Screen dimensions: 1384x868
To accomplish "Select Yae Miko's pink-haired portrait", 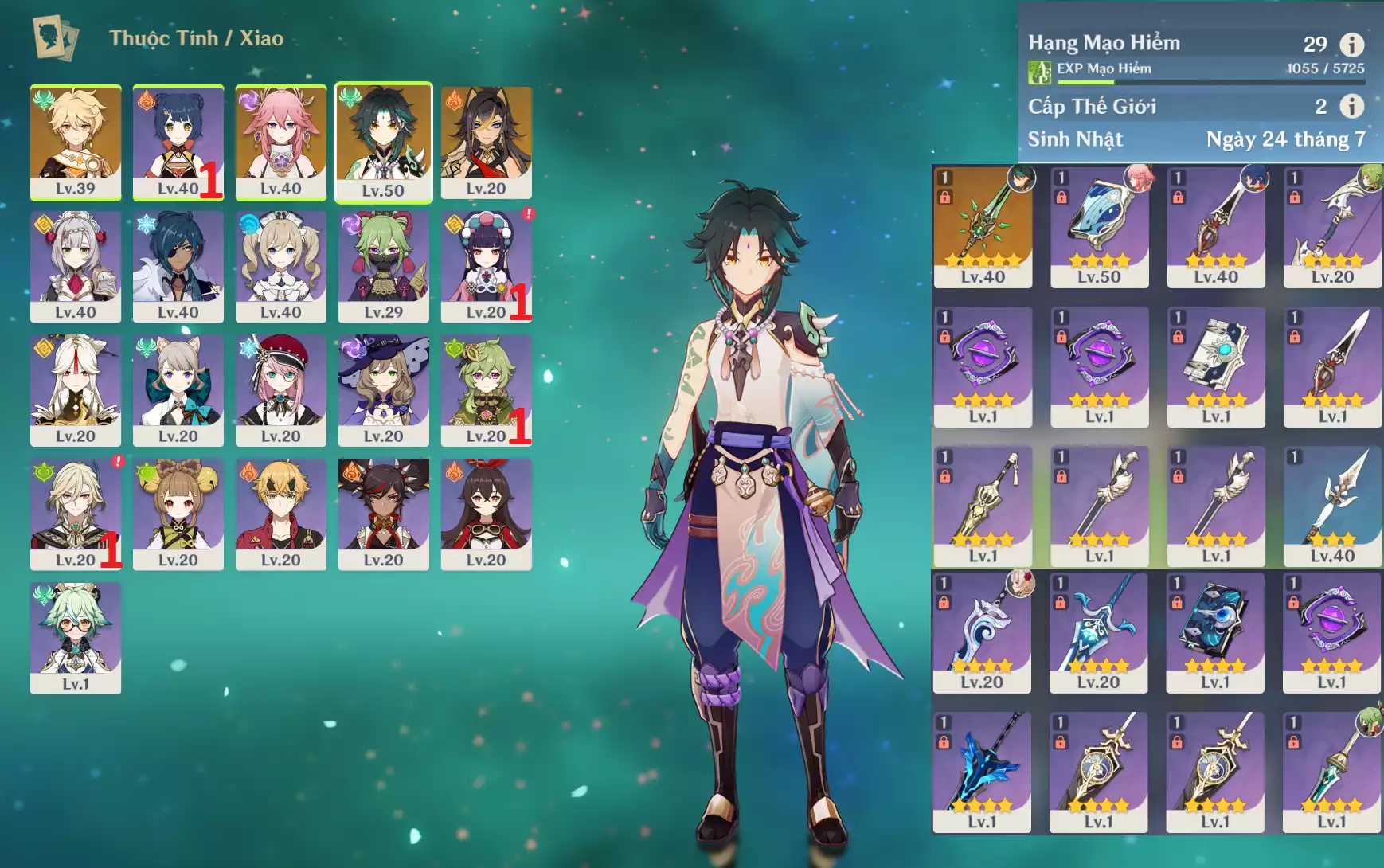I will coord(280,141).
